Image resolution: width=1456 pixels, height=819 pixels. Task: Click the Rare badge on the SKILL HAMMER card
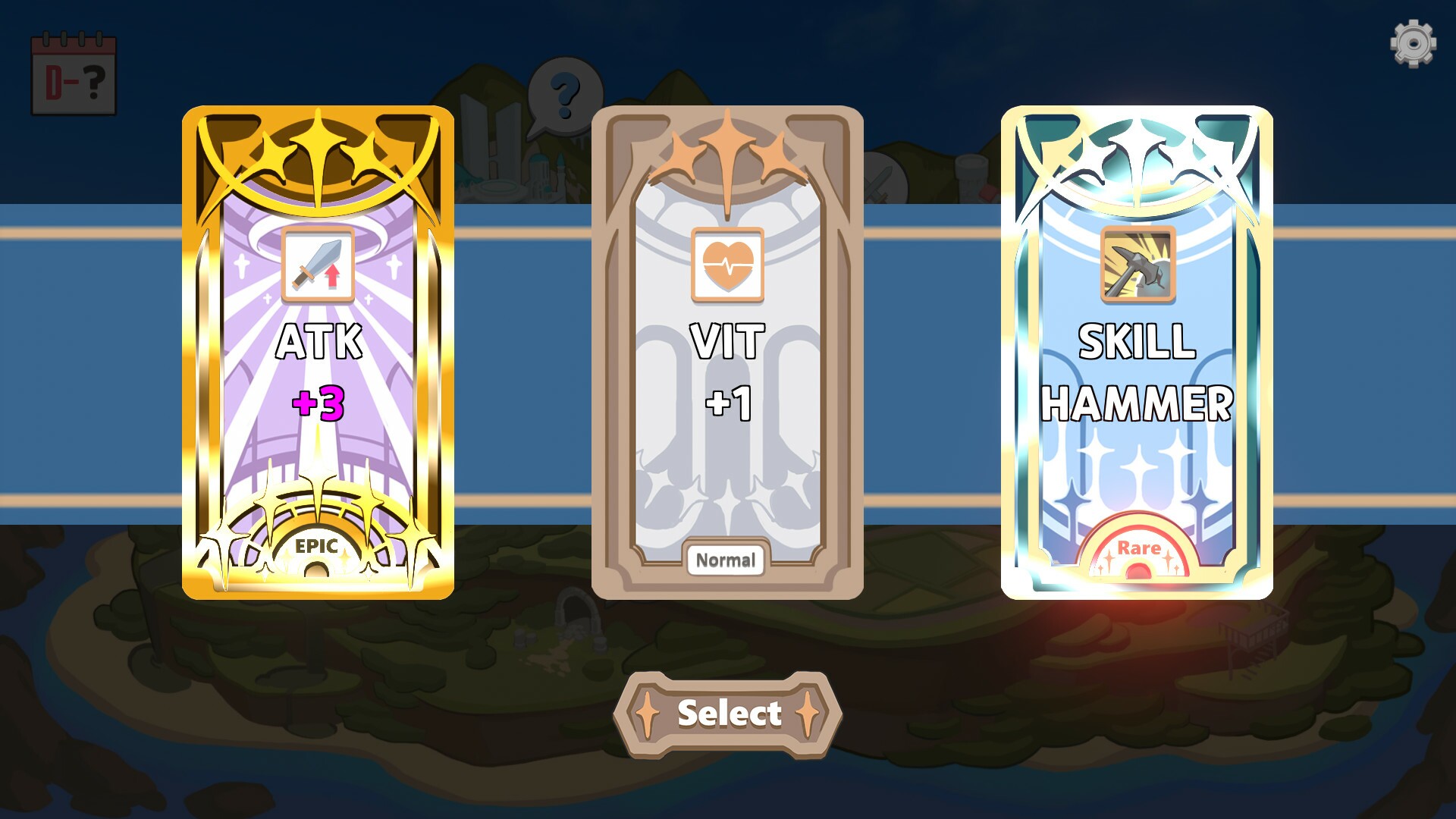tap(1139, 548)
